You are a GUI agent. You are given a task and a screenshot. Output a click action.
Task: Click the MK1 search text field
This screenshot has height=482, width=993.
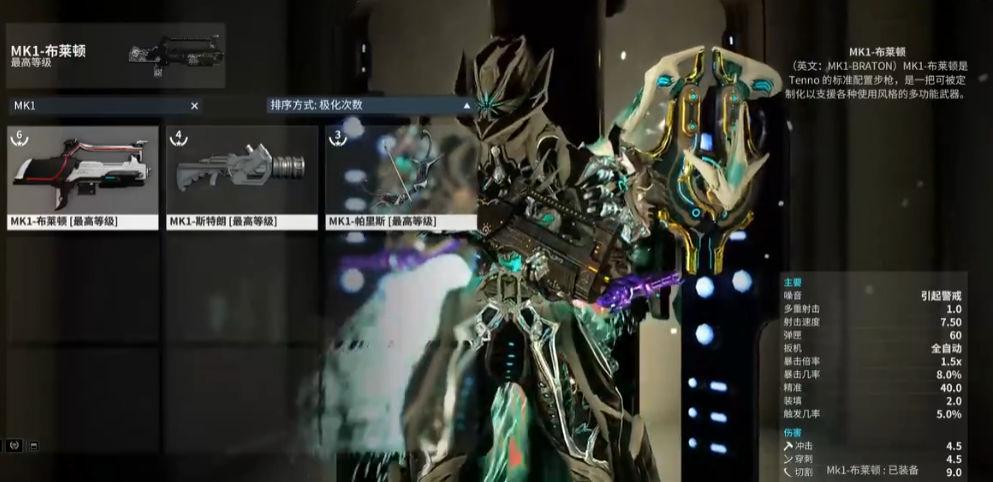click(95, 105)
